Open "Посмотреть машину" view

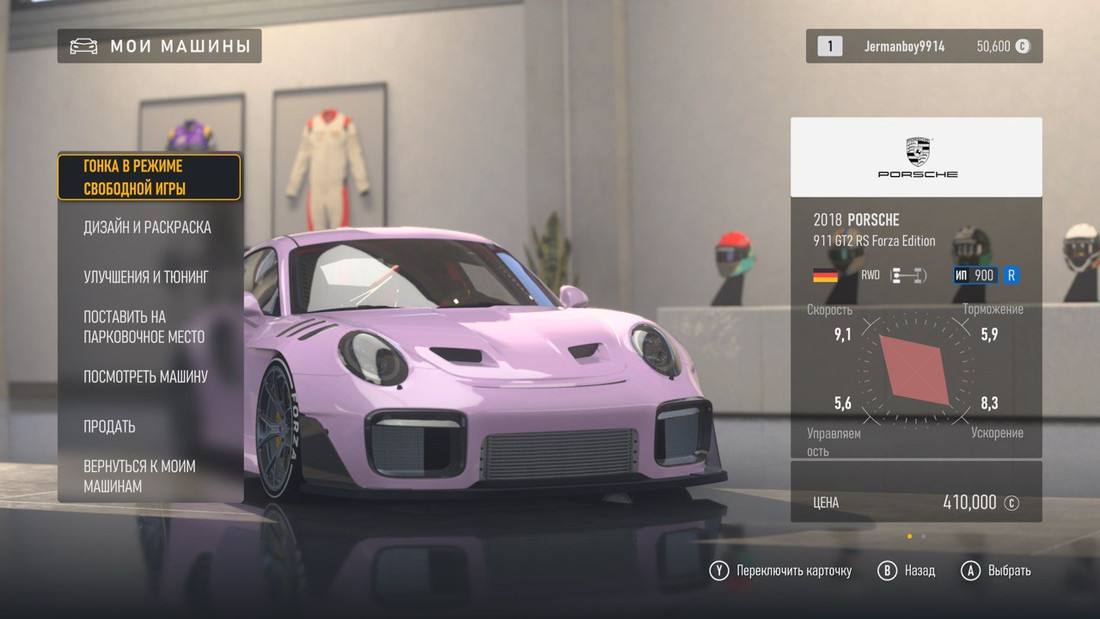(146, 377)
